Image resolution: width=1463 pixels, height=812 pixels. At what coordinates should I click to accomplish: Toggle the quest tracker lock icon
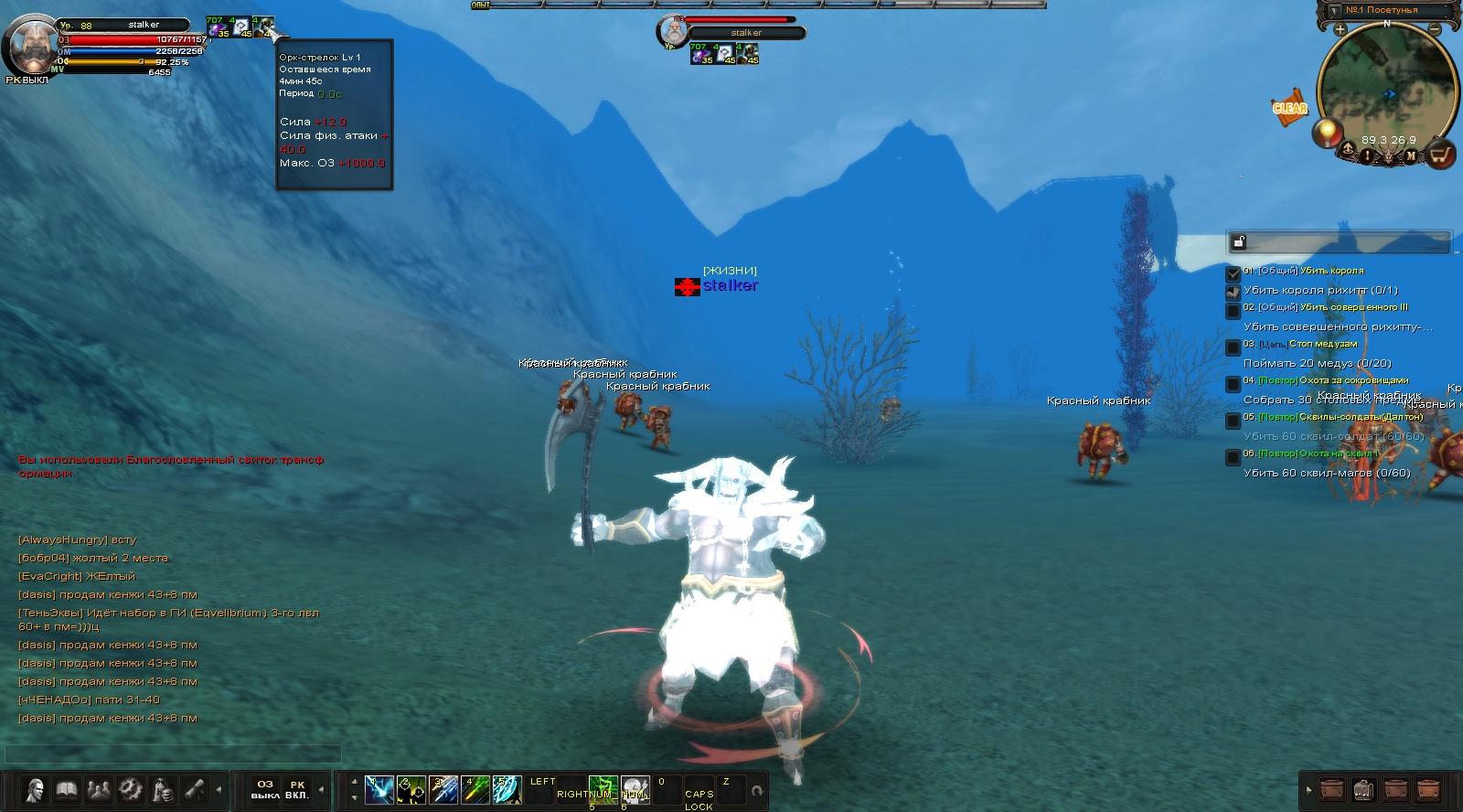click(x=1239, y=242)
